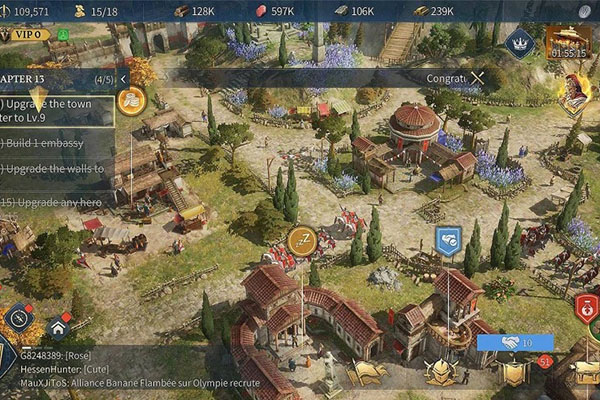Image resolution: width=600 pixels, height=400 pixels.
Task: Open the shield menu icon with red badge
Action: click(x=515, y=372)
